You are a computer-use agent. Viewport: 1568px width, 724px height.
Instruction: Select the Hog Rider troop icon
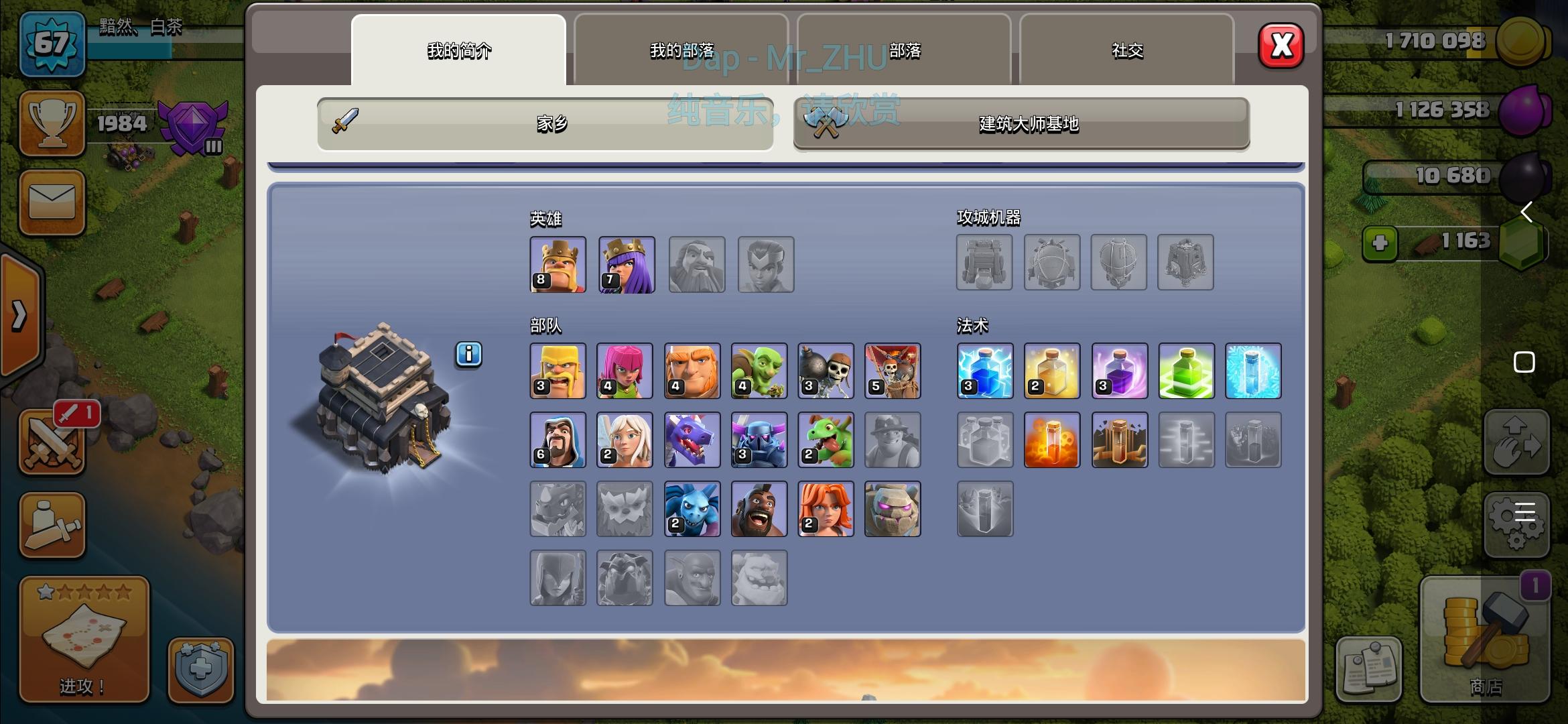pyautogui.click(x=759, y=509)
